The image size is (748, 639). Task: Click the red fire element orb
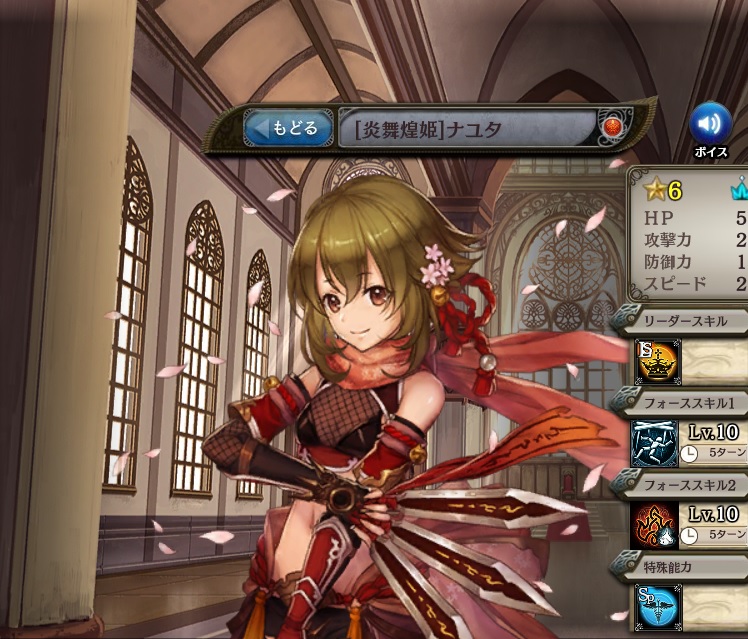[x=611, y=128]
